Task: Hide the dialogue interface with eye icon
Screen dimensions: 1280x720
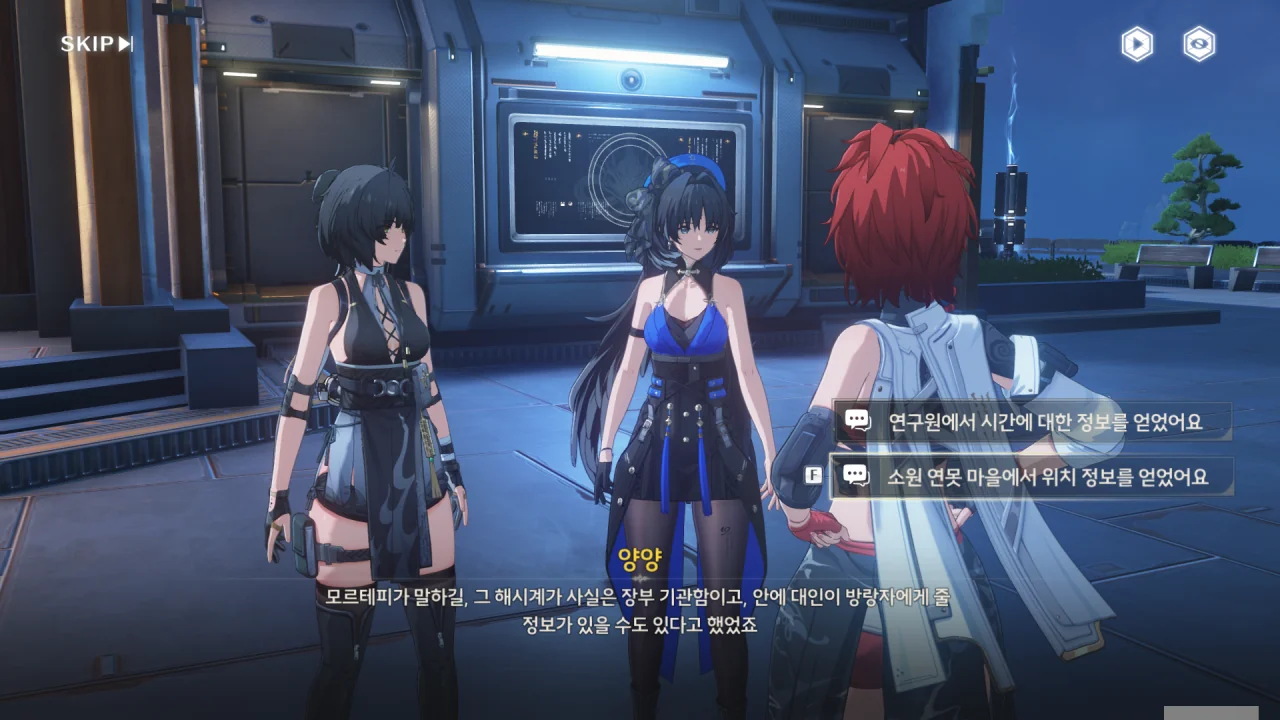Action: (x=1199, y=44)
